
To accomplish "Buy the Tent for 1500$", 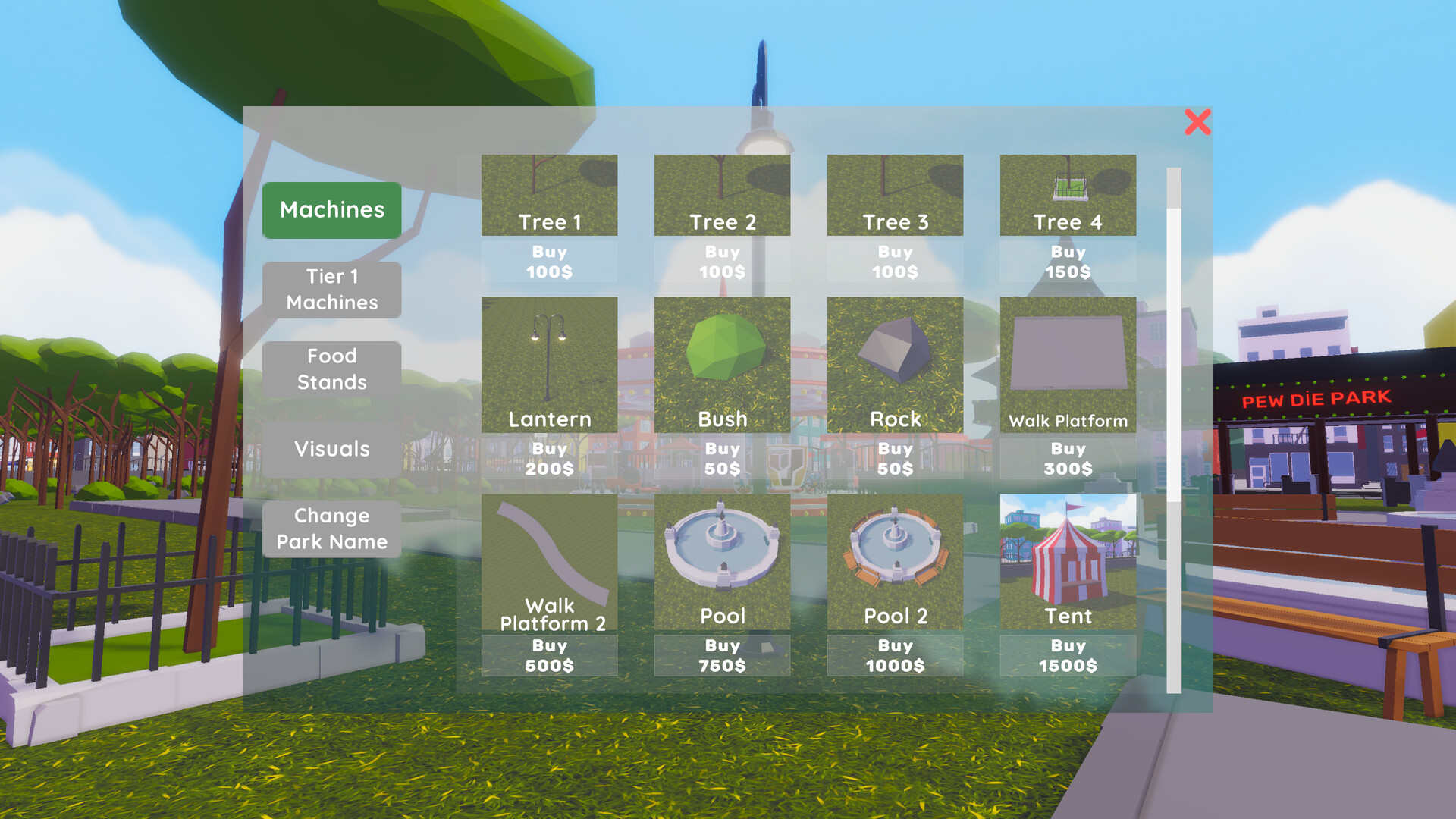I will click(x=1068, y=656).
